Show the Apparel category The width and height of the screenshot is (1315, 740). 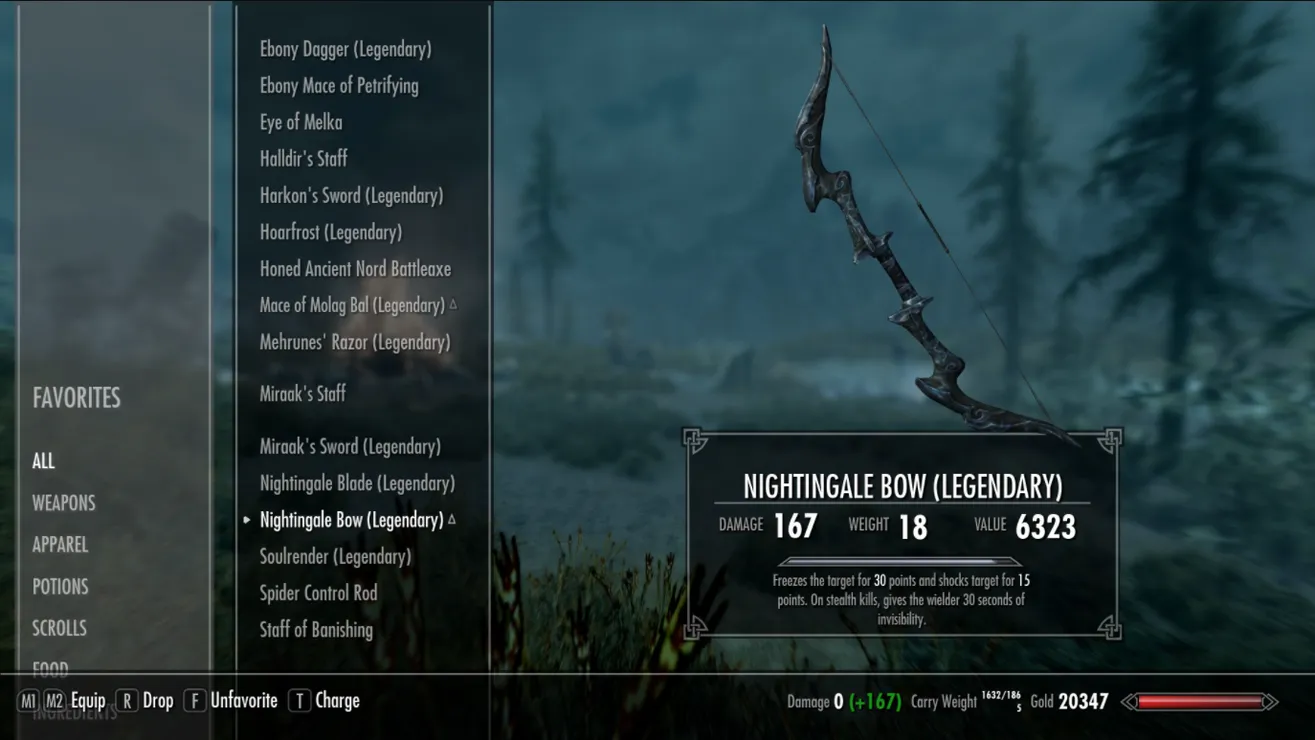click(60, 545)
